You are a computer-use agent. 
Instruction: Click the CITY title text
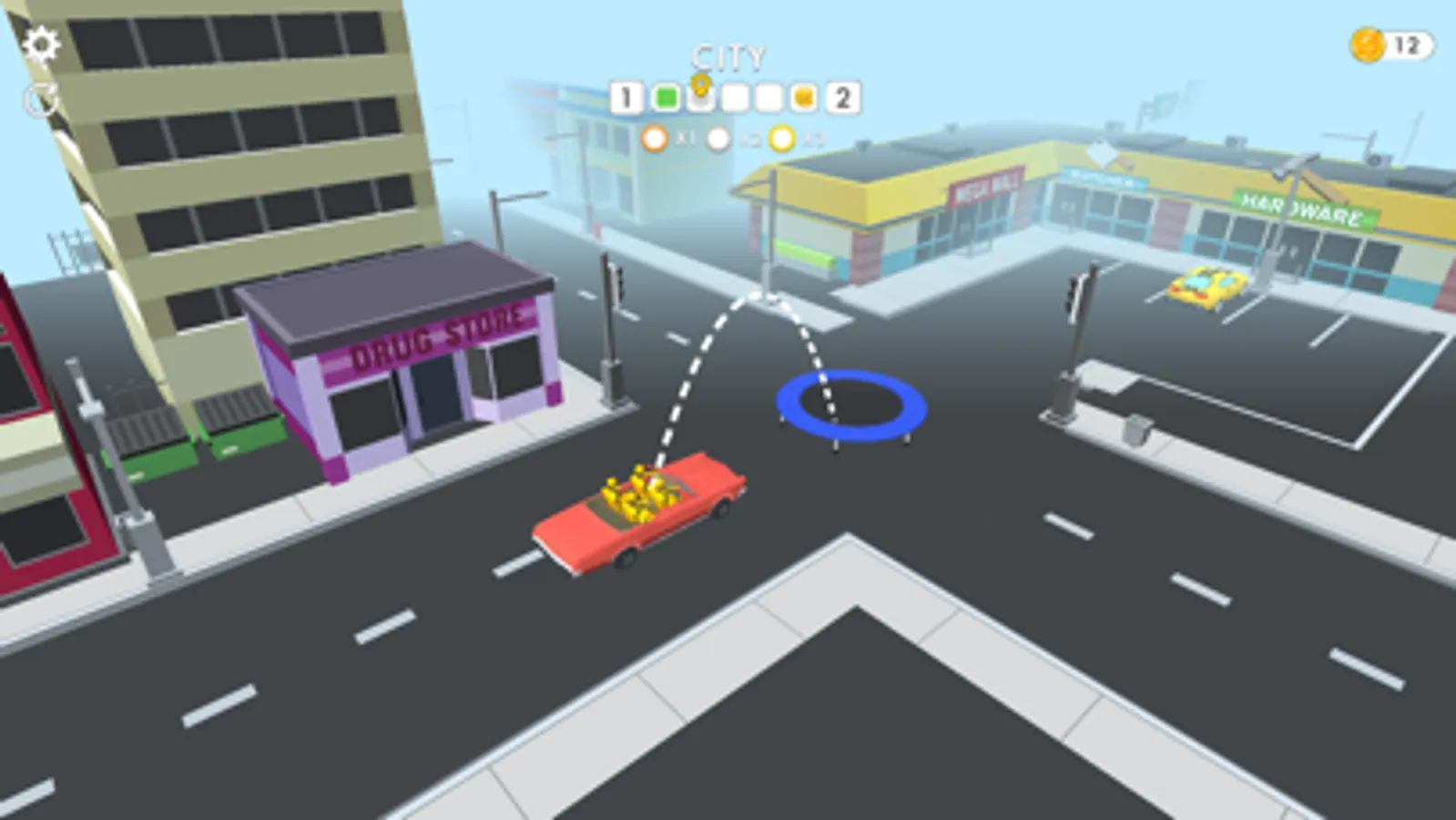[x=728, y=56]
